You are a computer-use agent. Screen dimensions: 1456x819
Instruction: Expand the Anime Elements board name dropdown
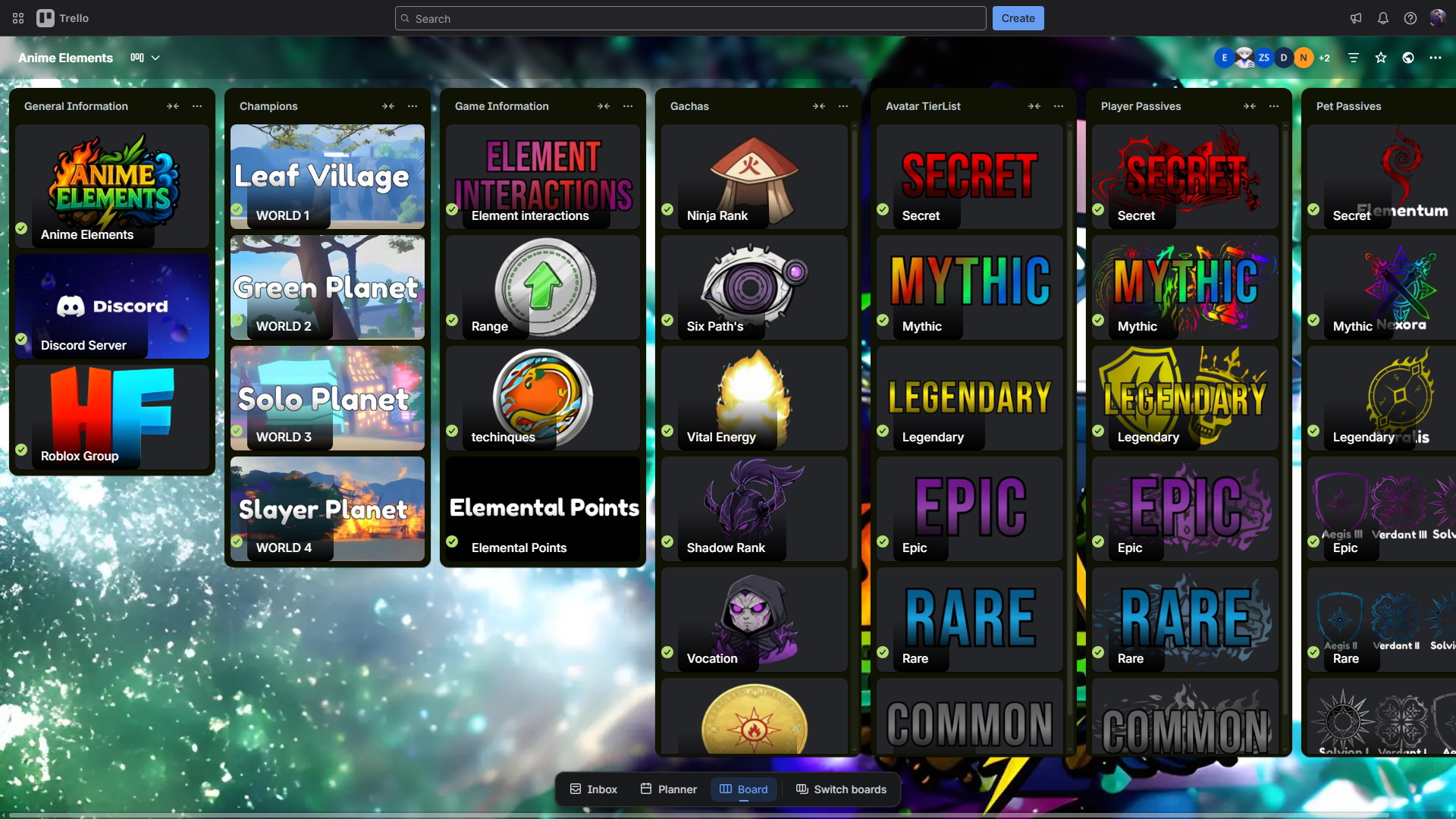point(156,58)
